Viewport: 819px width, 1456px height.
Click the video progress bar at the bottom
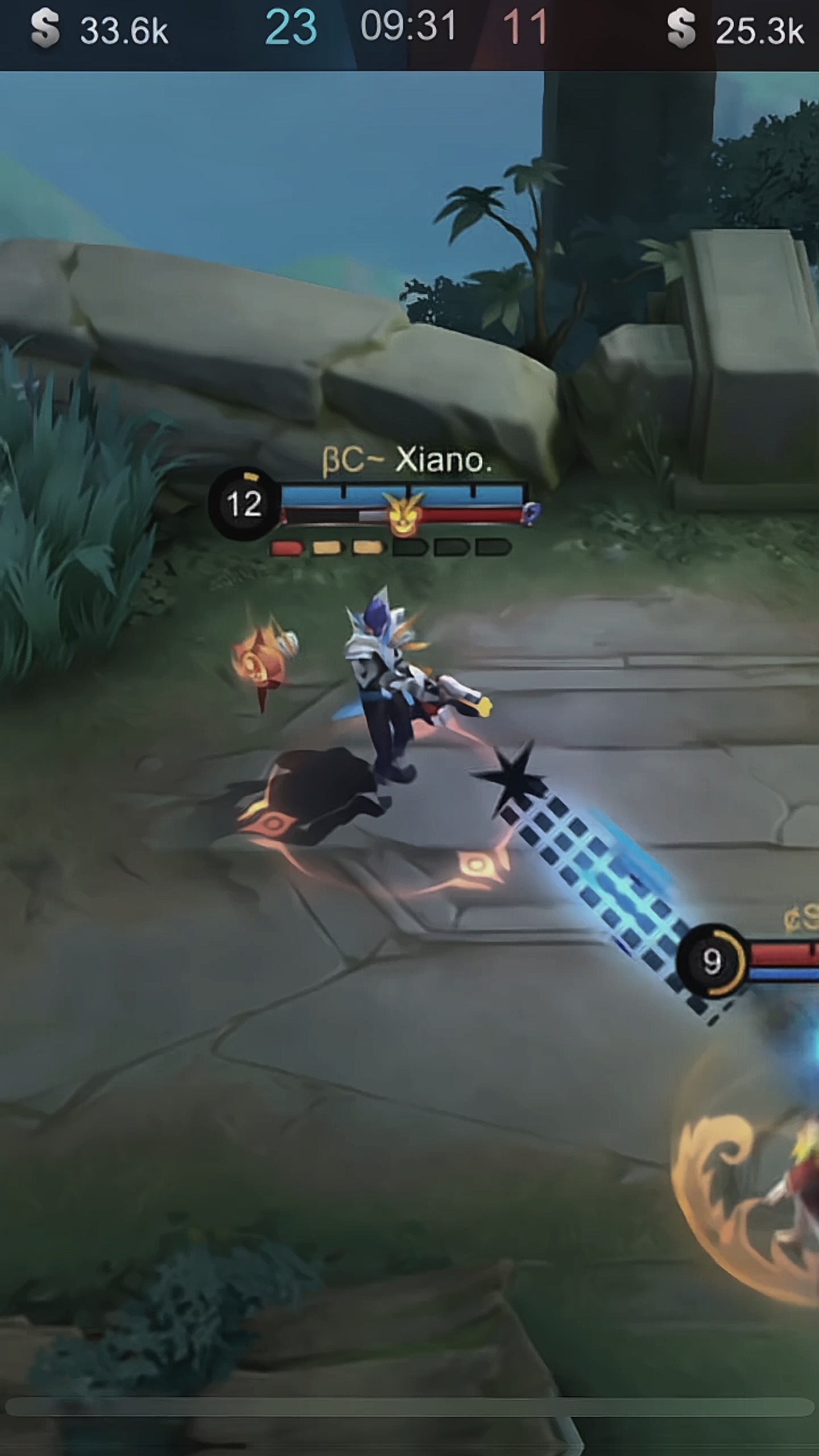pyautogui.click(x=409, y=1407)
